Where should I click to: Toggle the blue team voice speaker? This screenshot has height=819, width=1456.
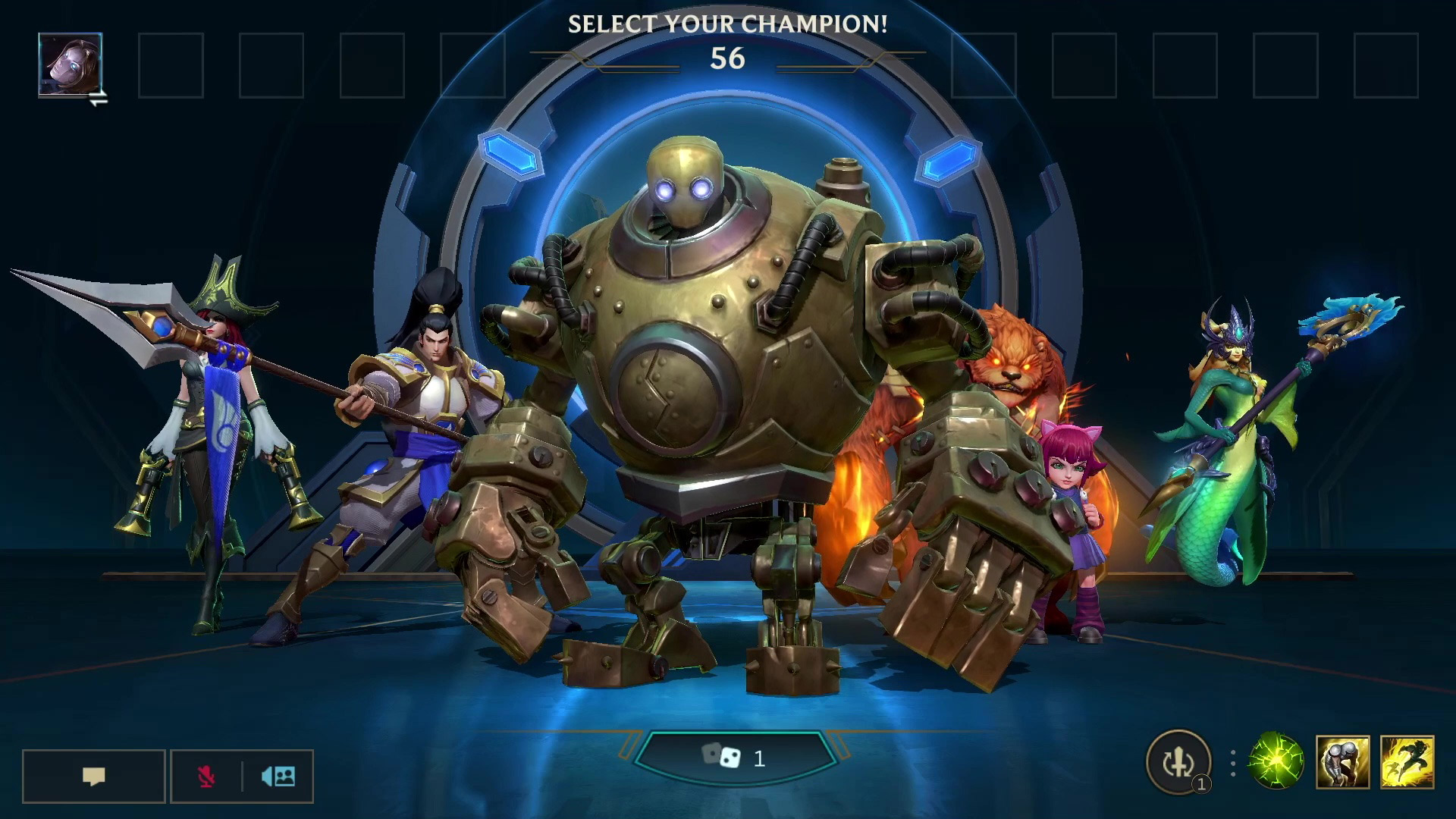click(x=278, y=776)
